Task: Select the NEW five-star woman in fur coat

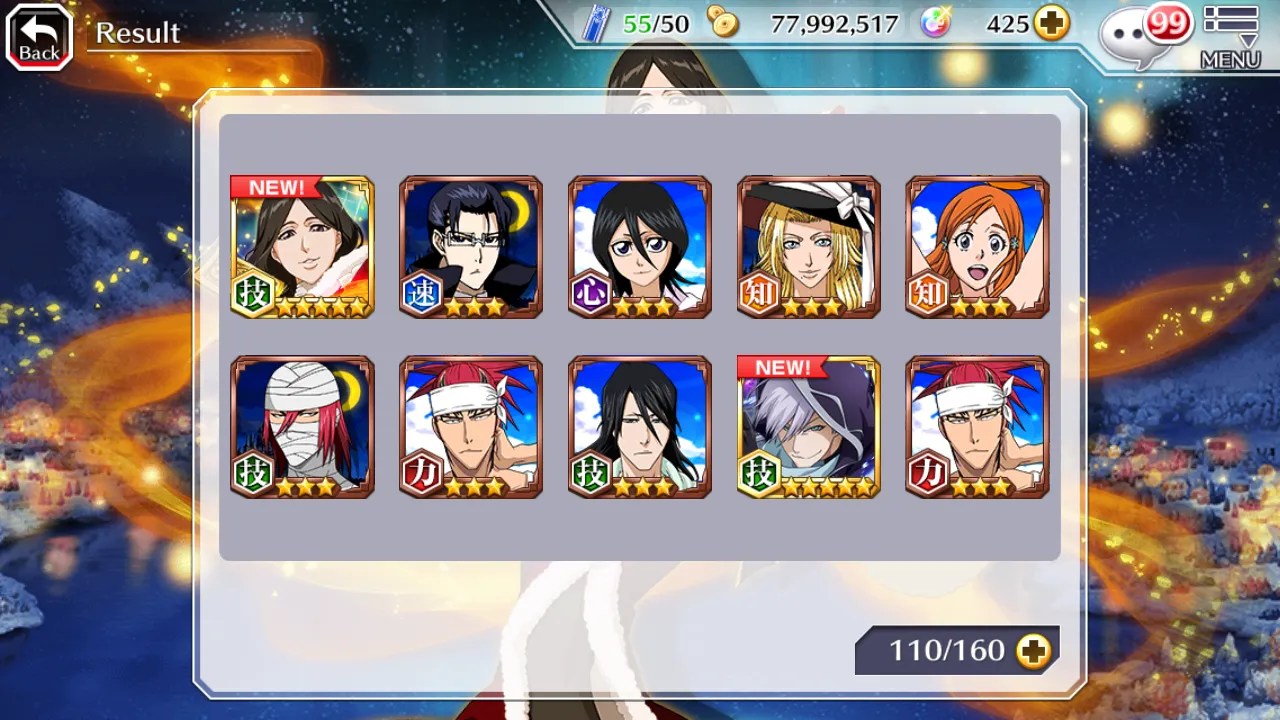Action: tap(302, 247)
